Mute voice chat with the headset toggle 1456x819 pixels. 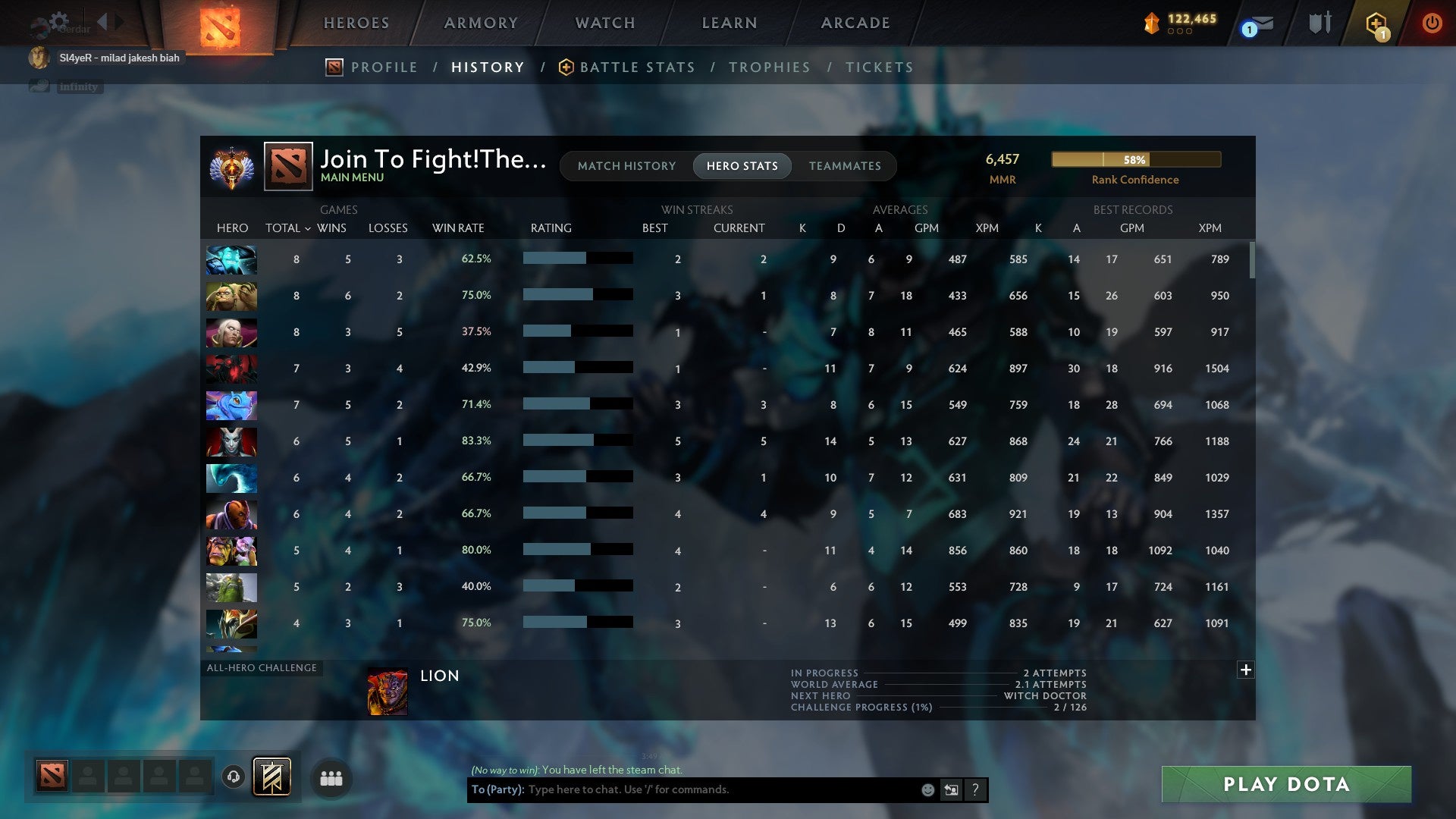point(234,778)
